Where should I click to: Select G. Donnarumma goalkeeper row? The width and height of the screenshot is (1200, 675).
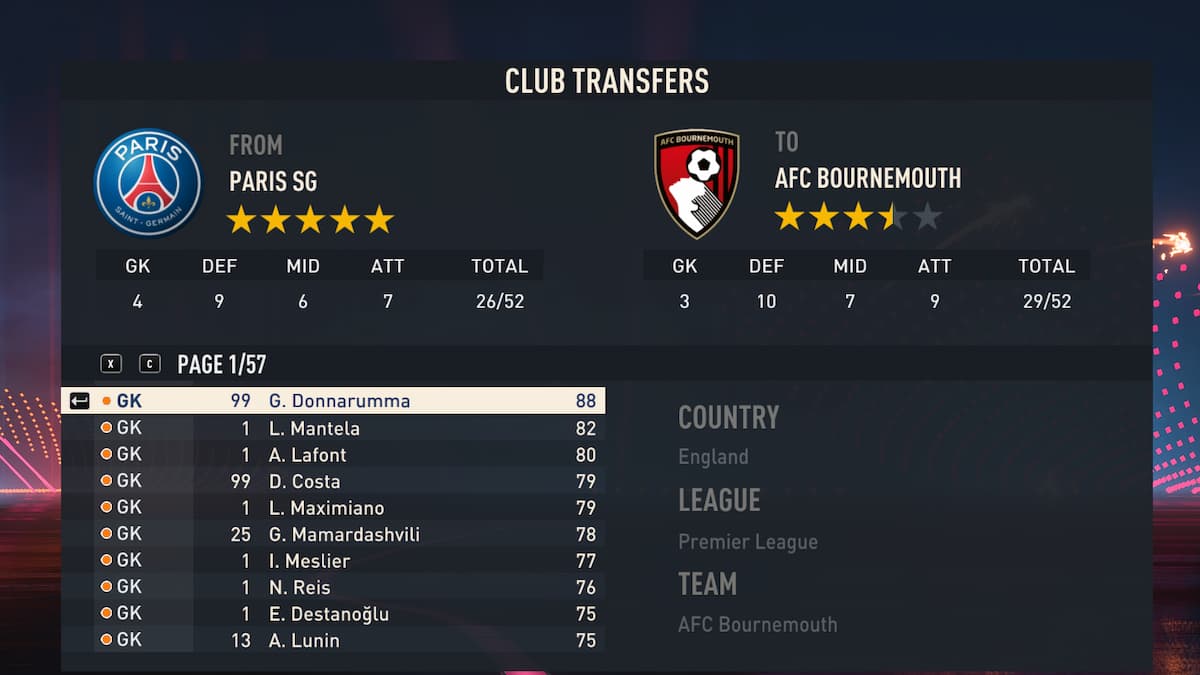[x=339, y=401]
